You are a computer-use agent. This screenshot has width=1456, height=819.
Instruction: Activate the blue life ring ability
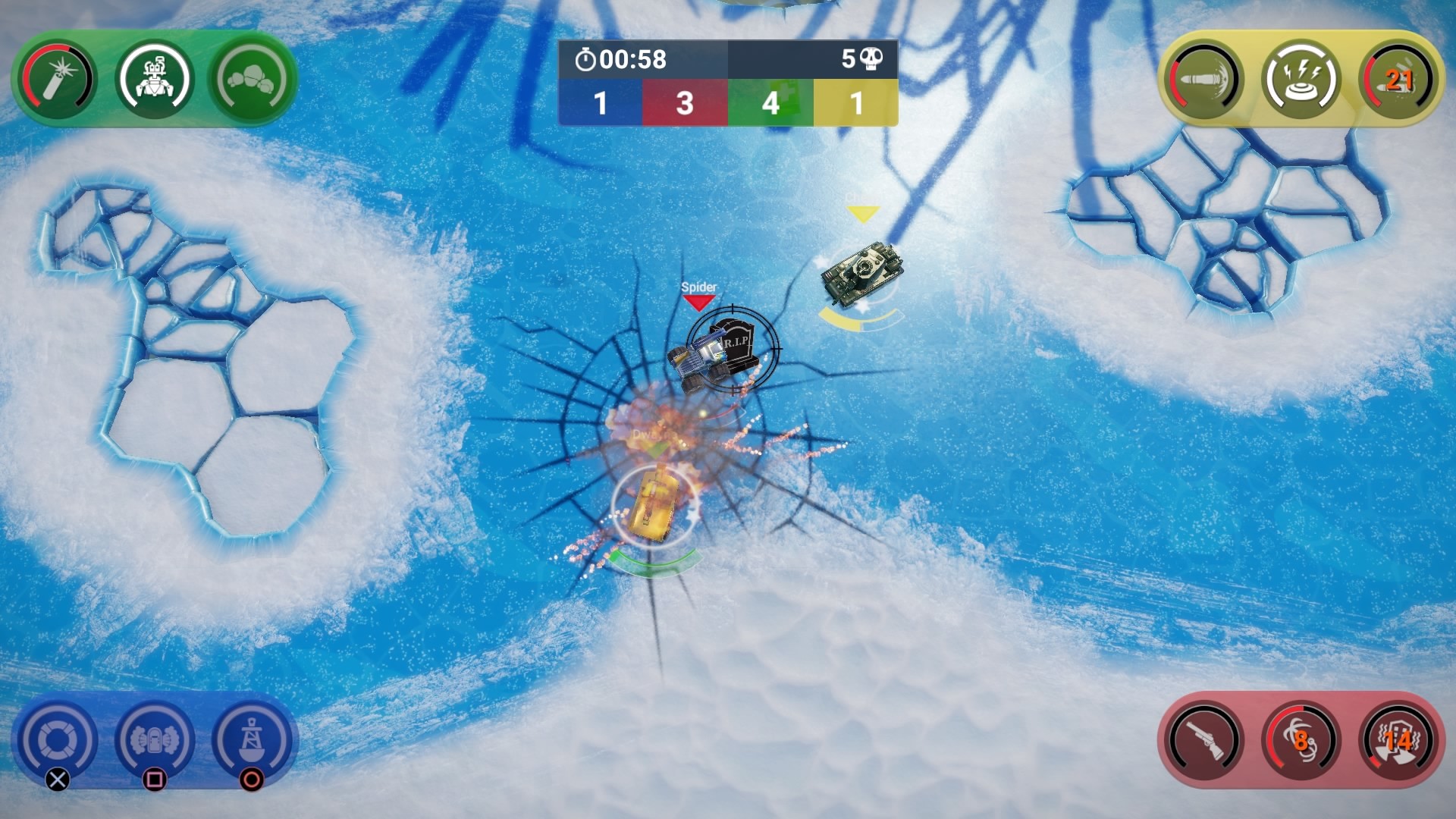coord(58,740)
